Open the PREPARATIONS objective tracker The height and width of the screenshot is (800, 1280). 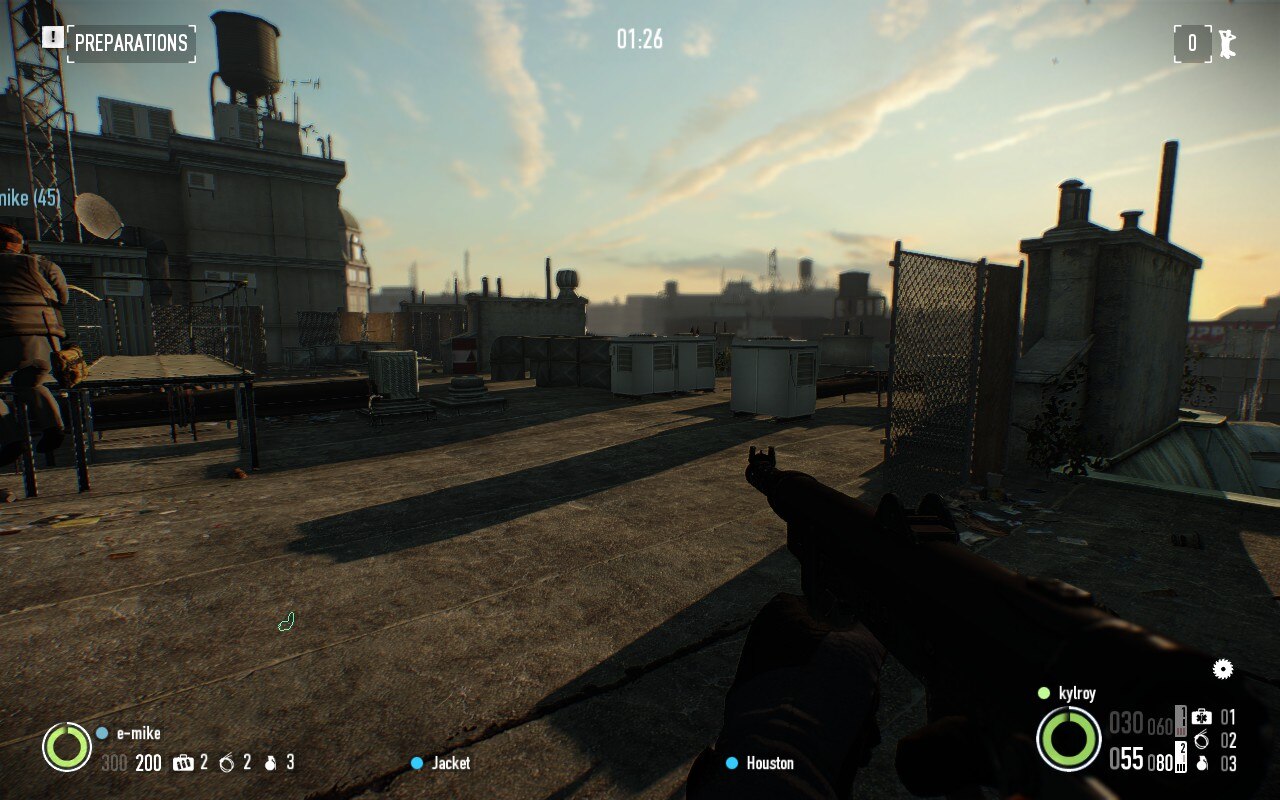coord(131,43)
